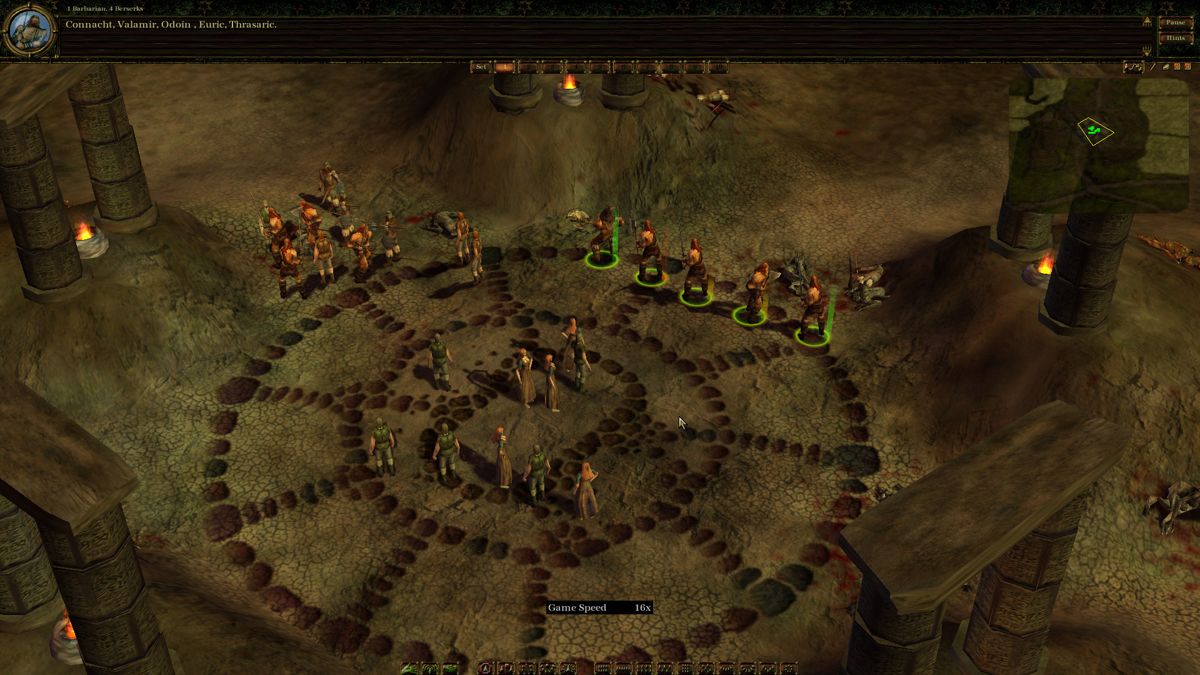Click the Set group button
Image resolution: width=1200 pixels, height=675 pixels.
click(x=481, y=67)
